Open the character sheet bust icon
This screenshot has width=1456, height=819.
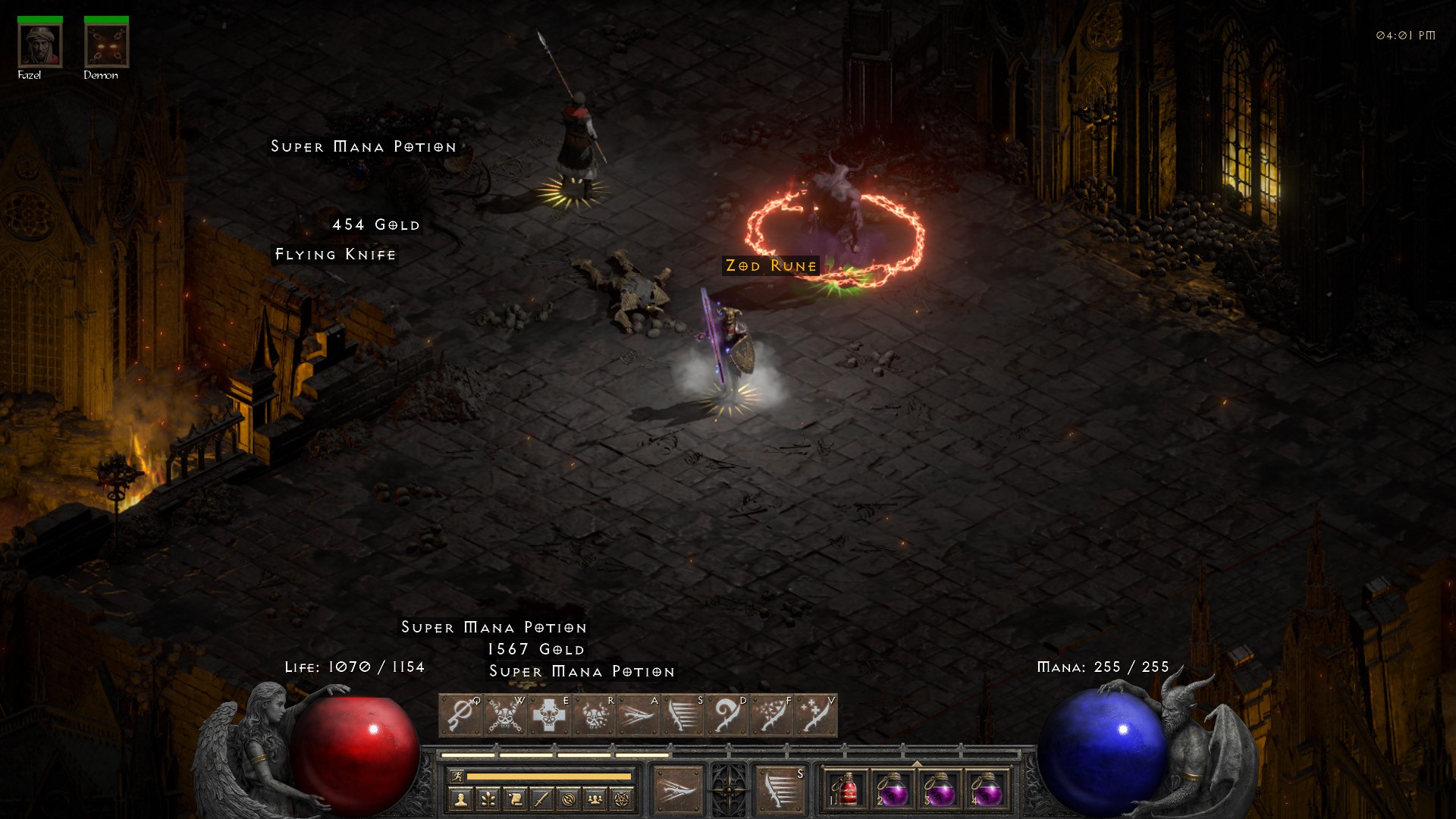[460, 799]
